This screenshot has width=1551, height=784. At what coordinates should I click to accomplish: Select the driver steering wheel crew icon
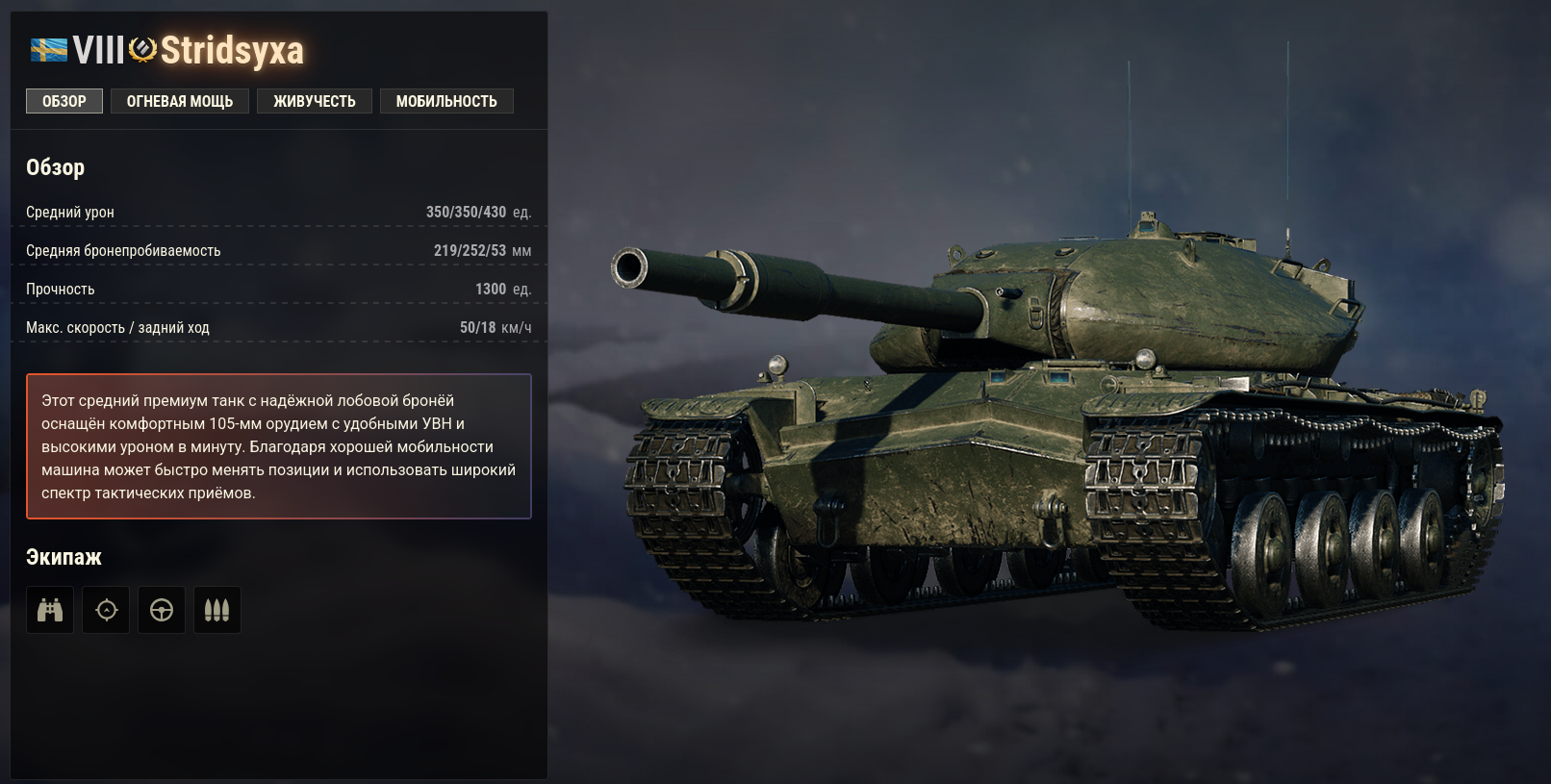click(x=162, y=609)
